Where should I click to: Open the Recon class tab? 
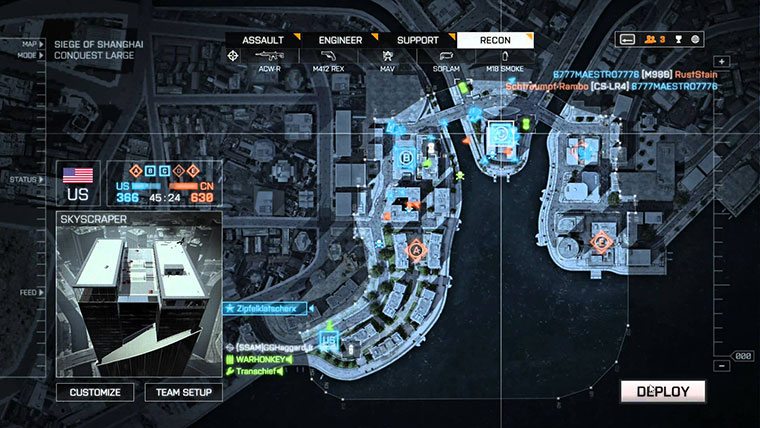click(x=495, y=40)
